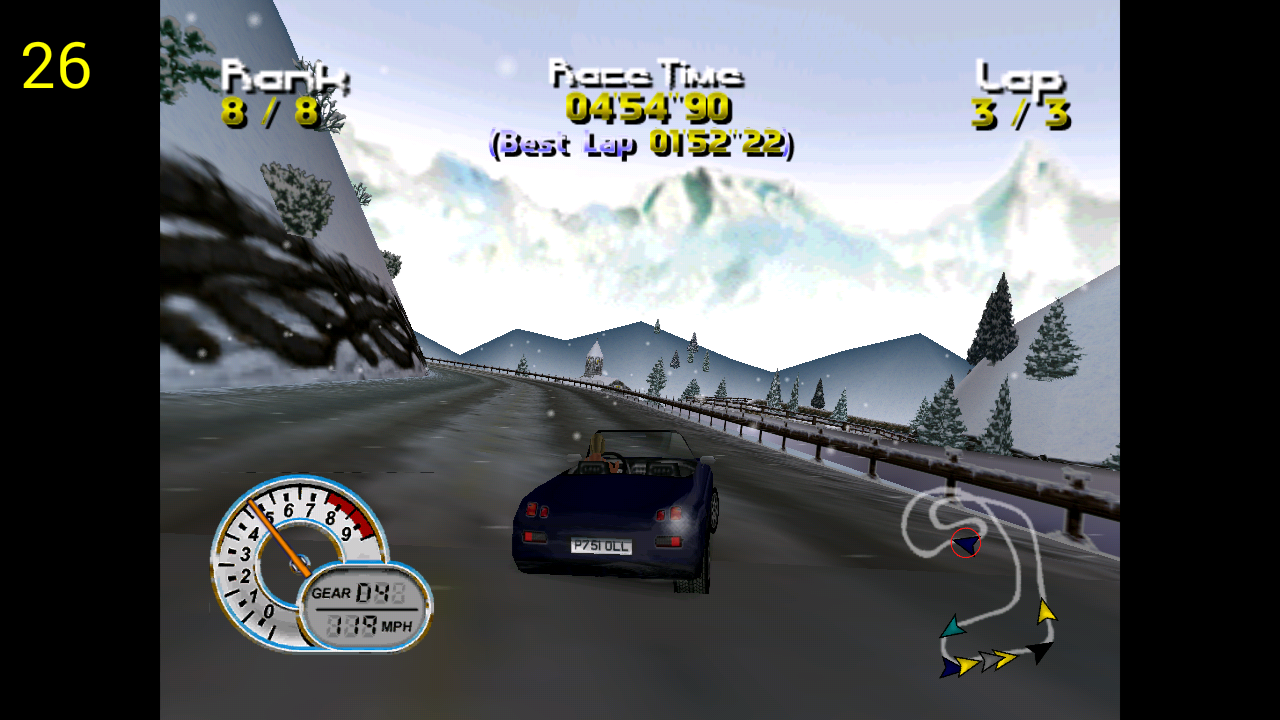Select the black opponent arrow on minimap
This screenshot has width=1280, height=720.
coord(1040,652)
